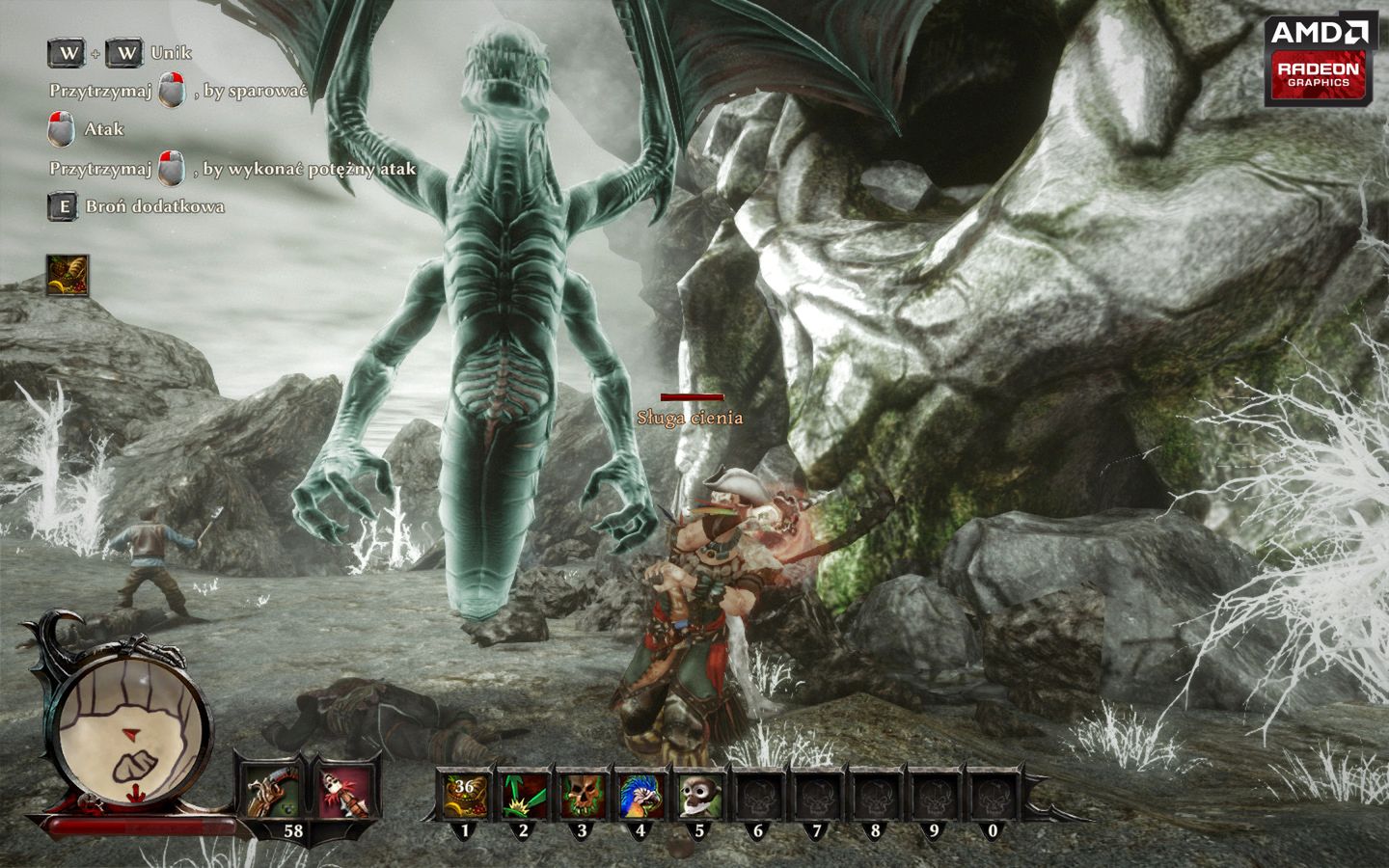Select the green plant item in slot 2

[x=523, y=796]
